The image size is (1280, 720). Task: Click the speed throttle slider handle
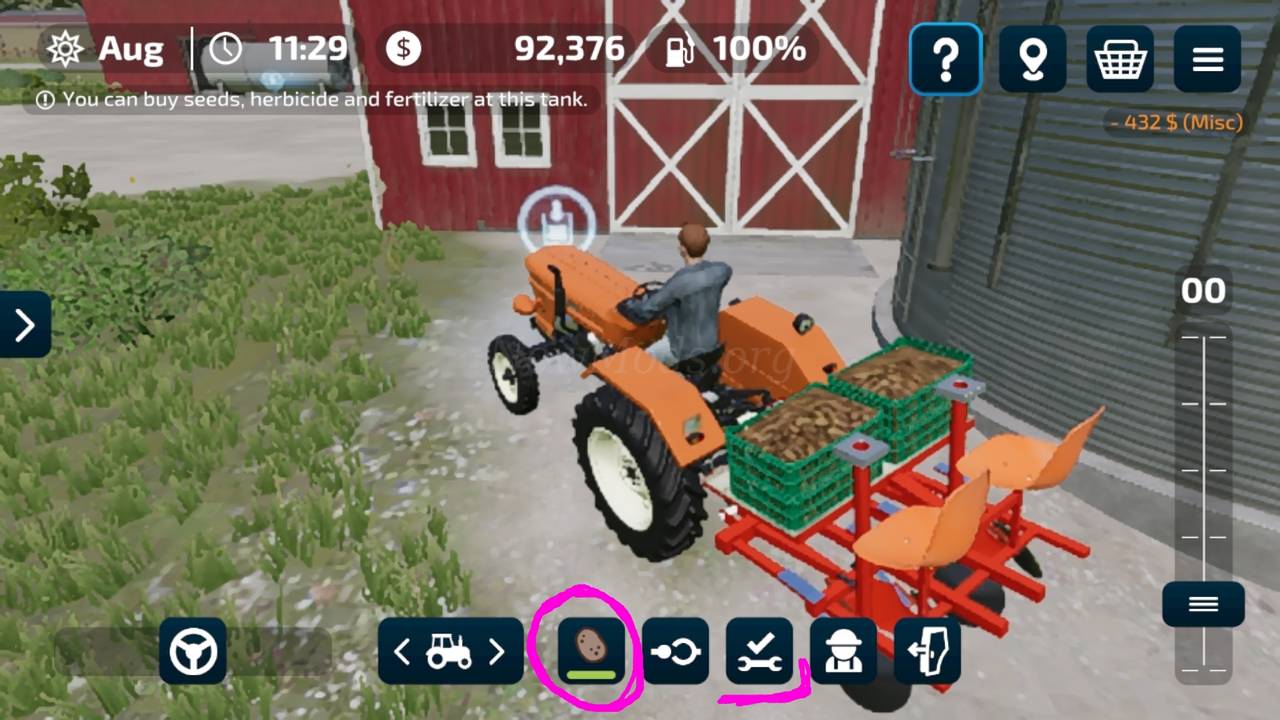[x=1203, y=604]
